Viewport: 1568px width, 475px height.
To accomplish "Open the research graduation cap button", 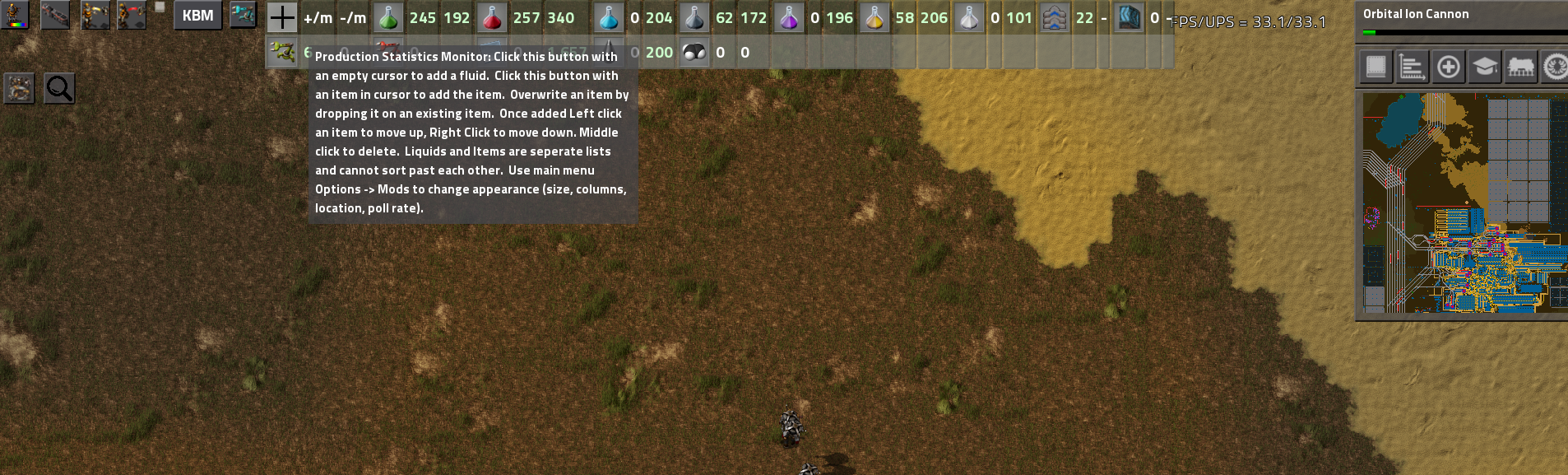I will [x=1484, y=67].
